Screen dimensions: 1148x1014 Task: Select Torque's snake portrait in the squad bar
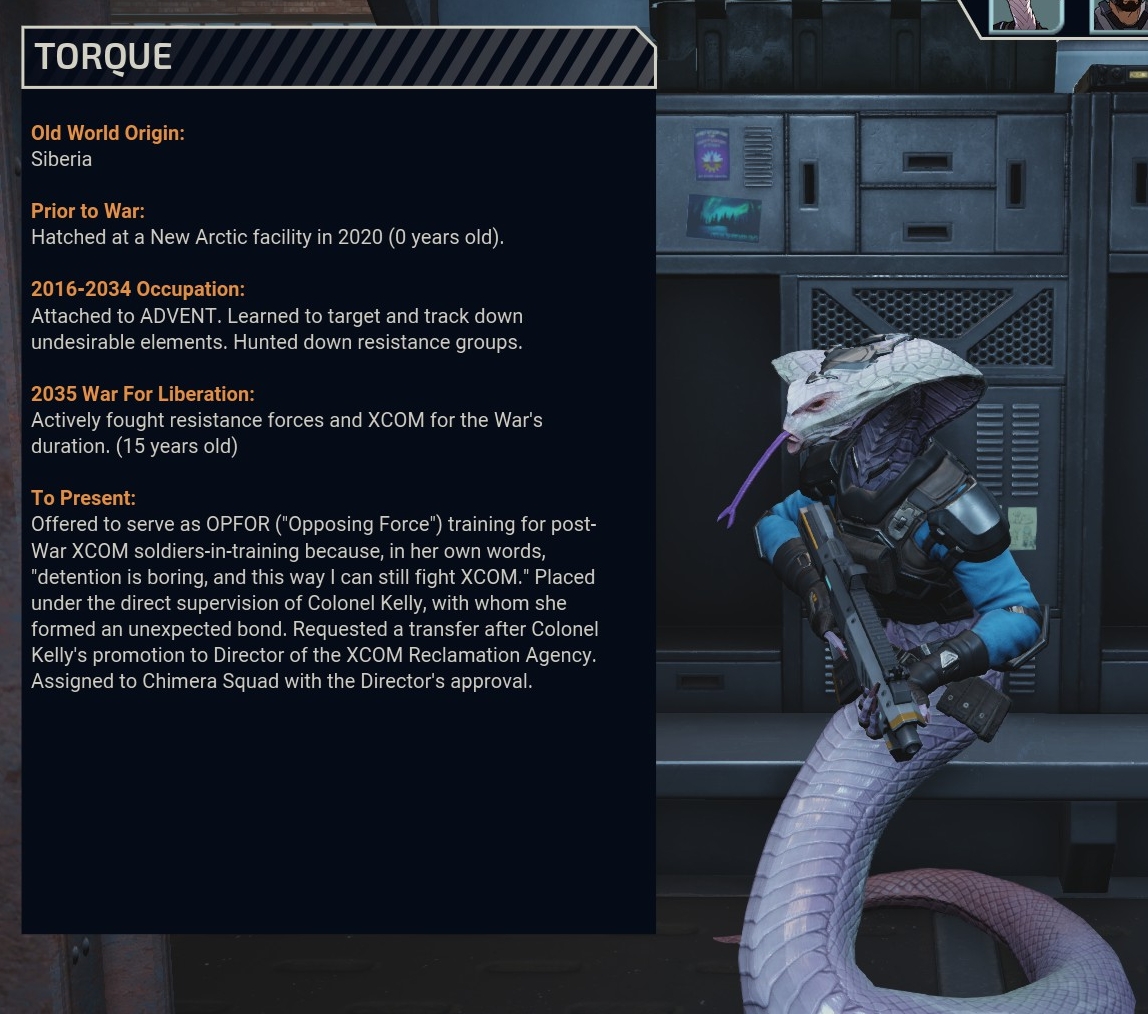1026,13
